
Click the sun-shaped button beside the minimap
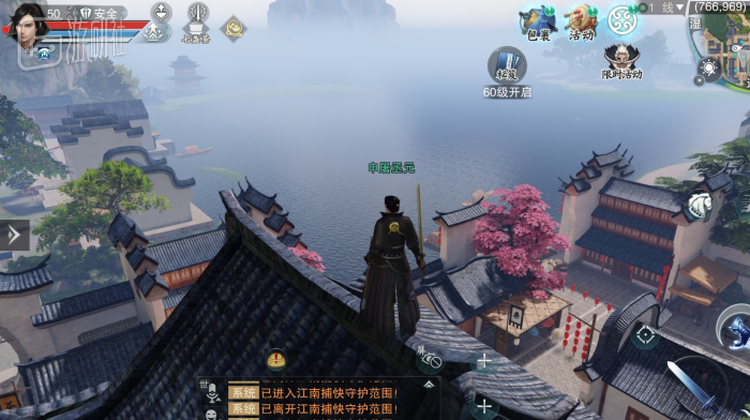click(710, 68)
